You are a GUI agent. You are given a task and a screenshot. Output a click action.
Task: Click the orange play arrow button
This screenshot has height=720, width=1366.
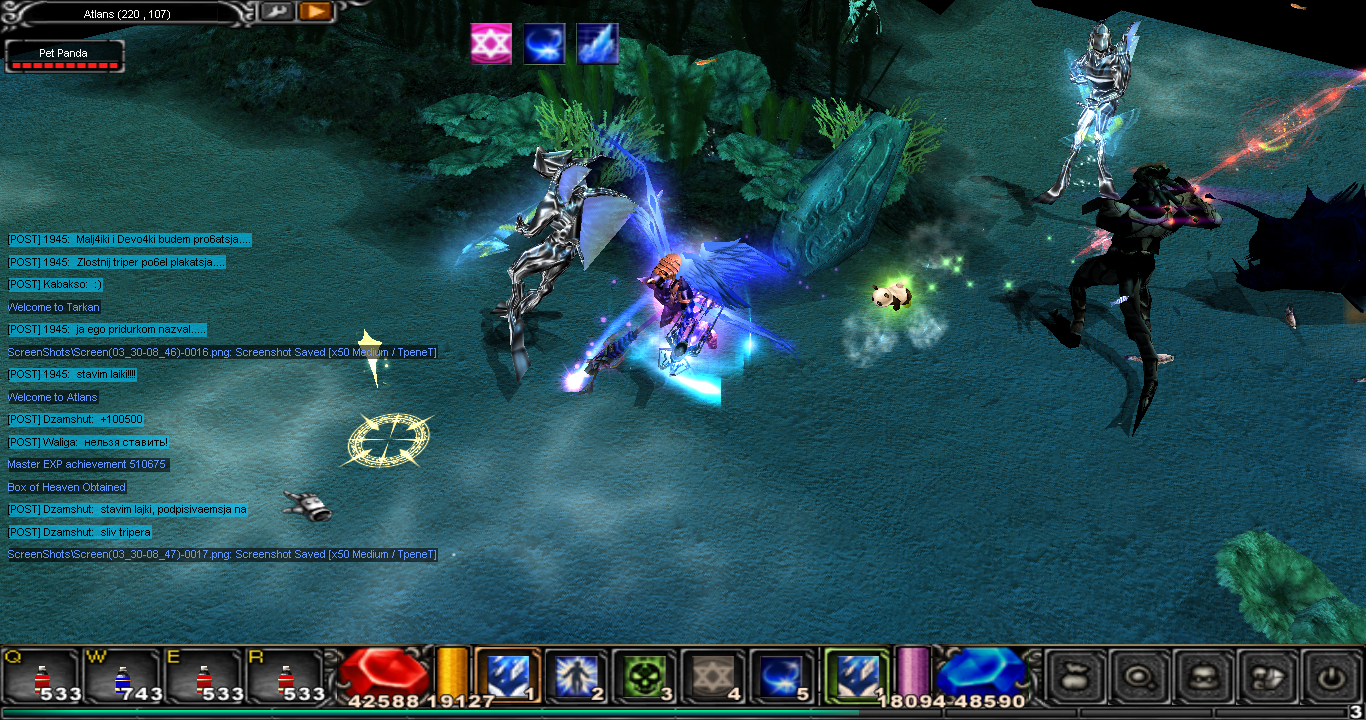314,12
